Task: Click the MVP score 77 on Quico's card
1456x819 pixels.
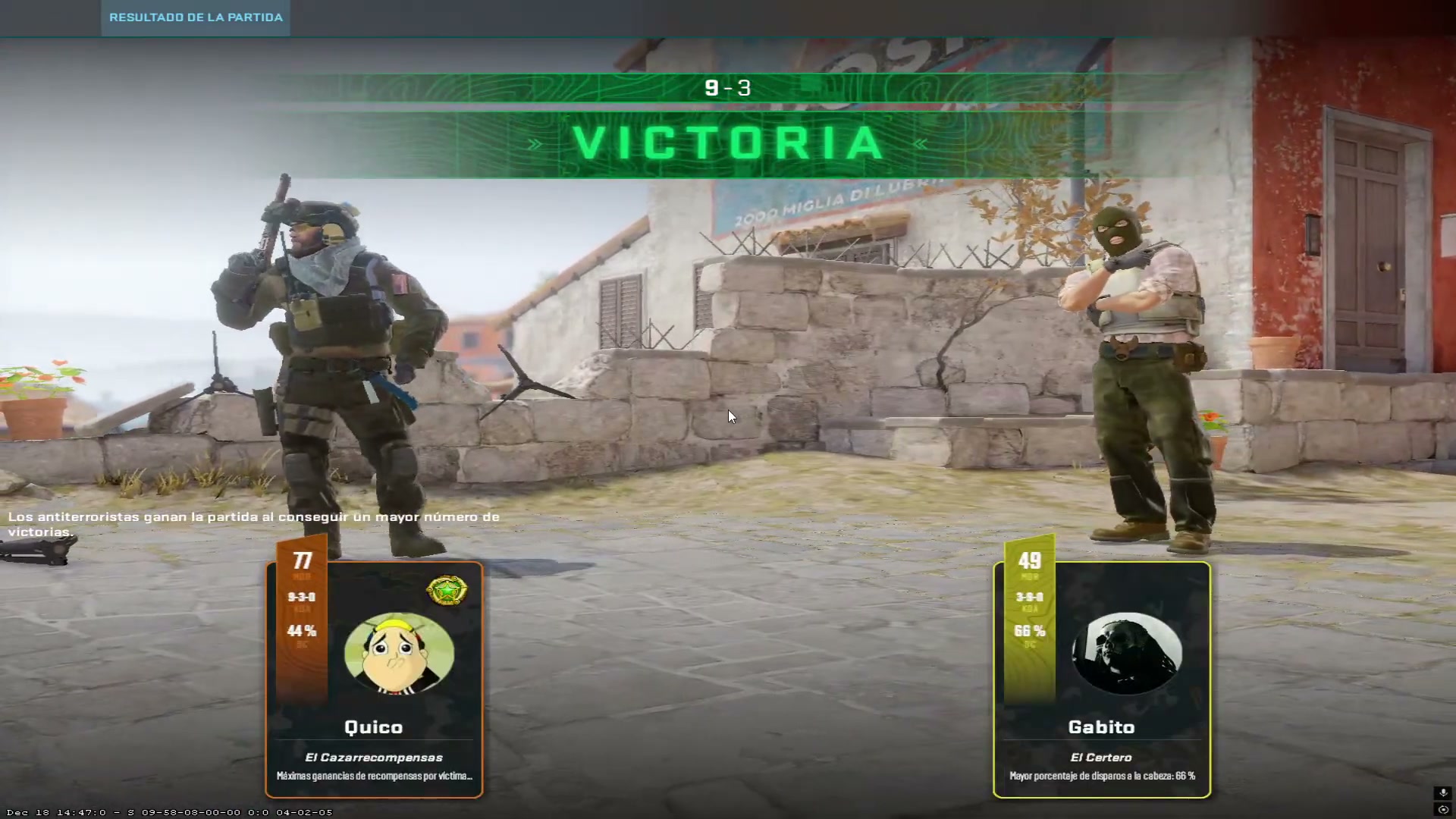Action: coord(302,560)
